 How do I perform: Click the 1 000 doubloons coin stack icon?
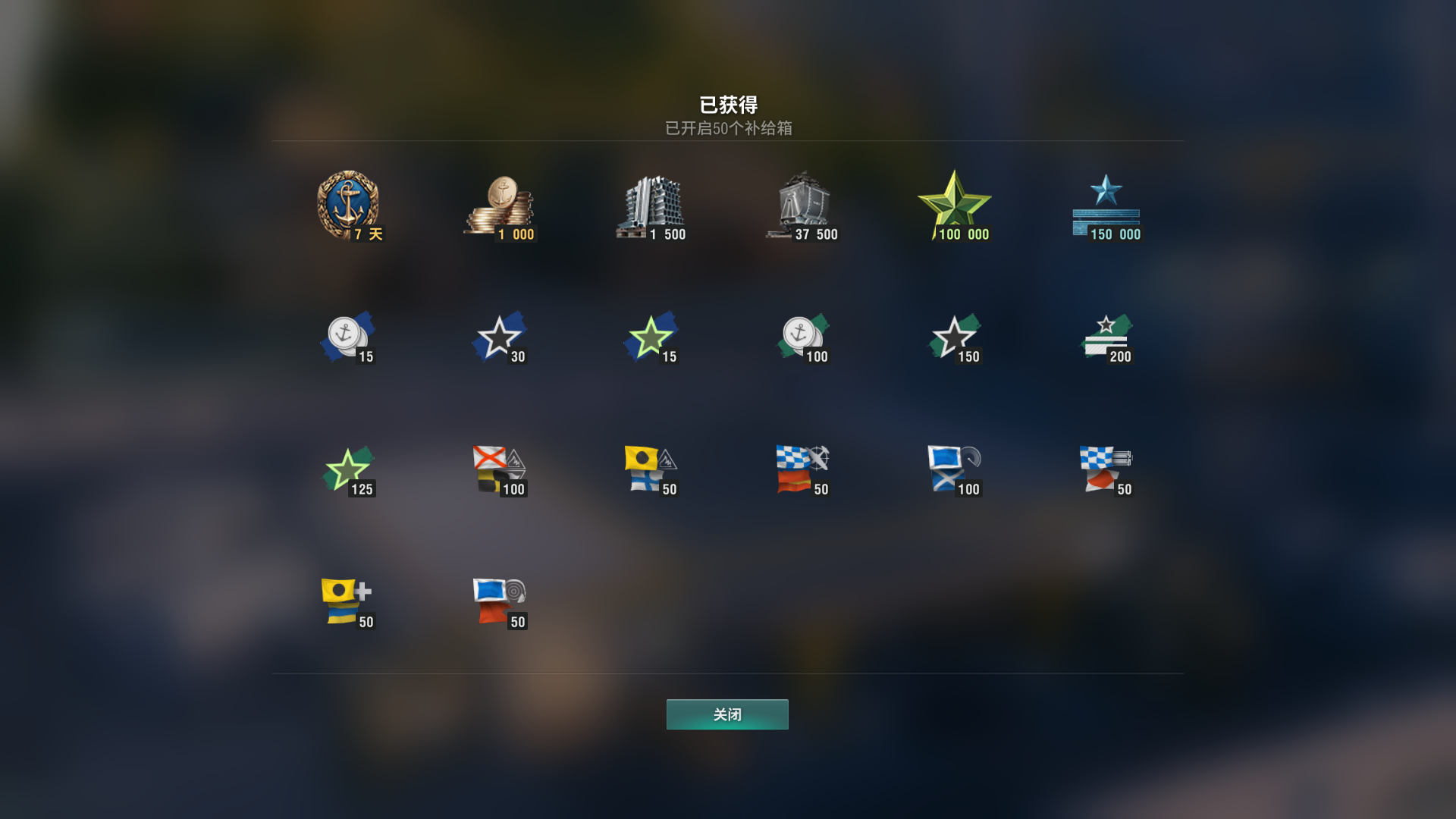(x=500, y=205)
